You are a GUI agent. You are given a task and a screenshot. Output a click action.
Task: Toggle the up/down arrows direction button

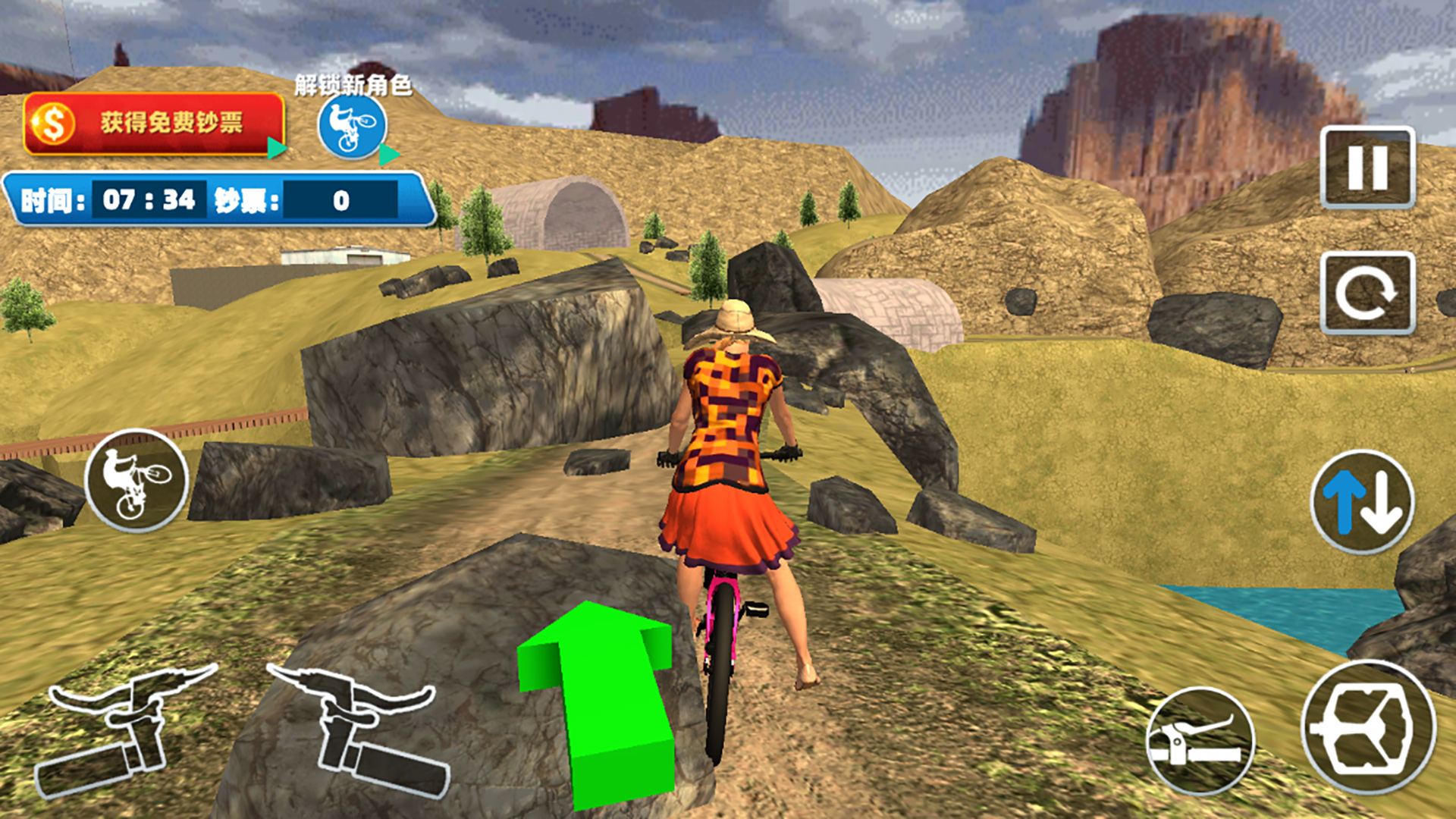click(x=1362, y=502)
